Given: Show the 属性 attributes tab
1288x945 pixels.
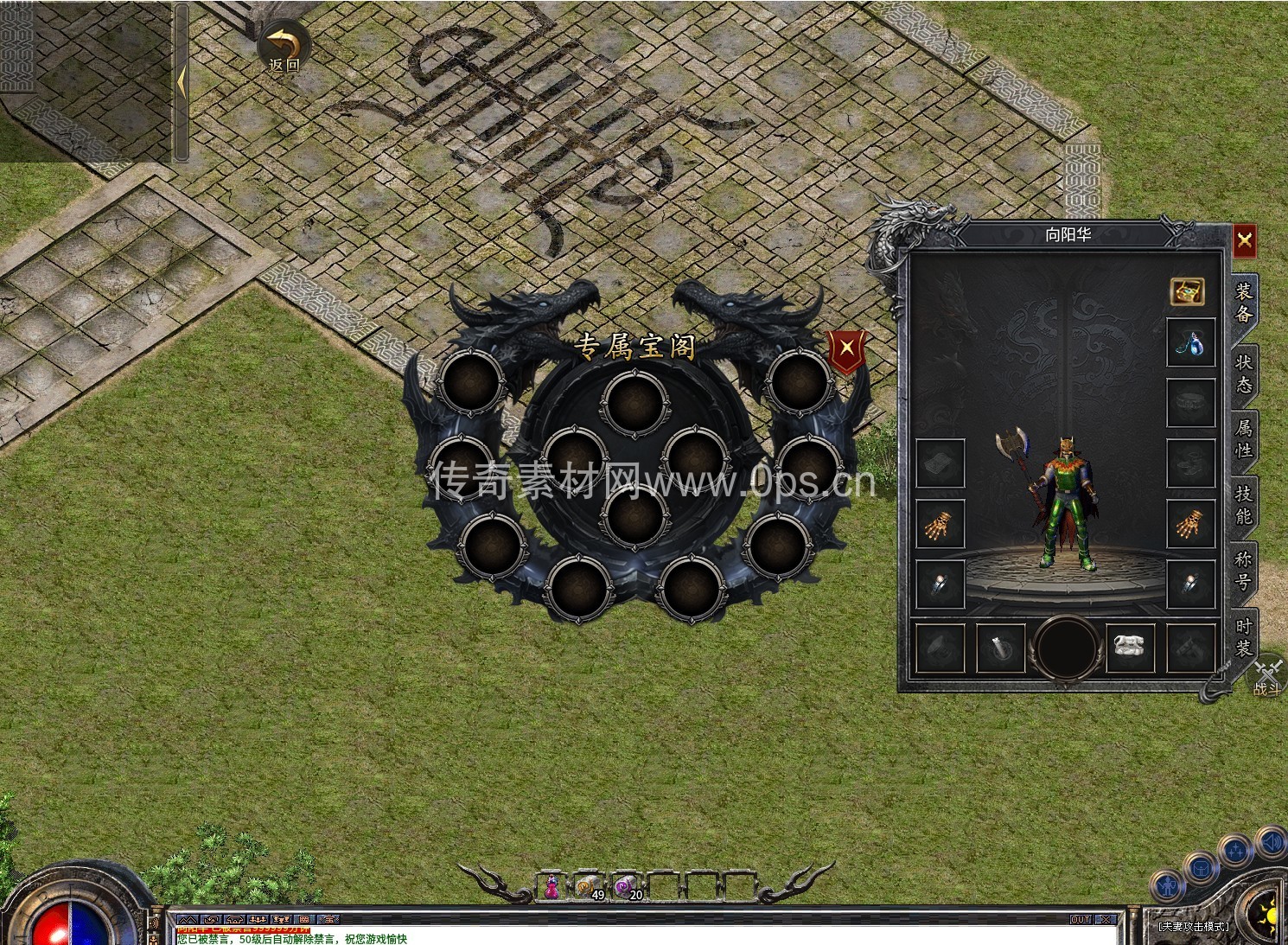Looking at the screenshot, I should (1244, 438).
